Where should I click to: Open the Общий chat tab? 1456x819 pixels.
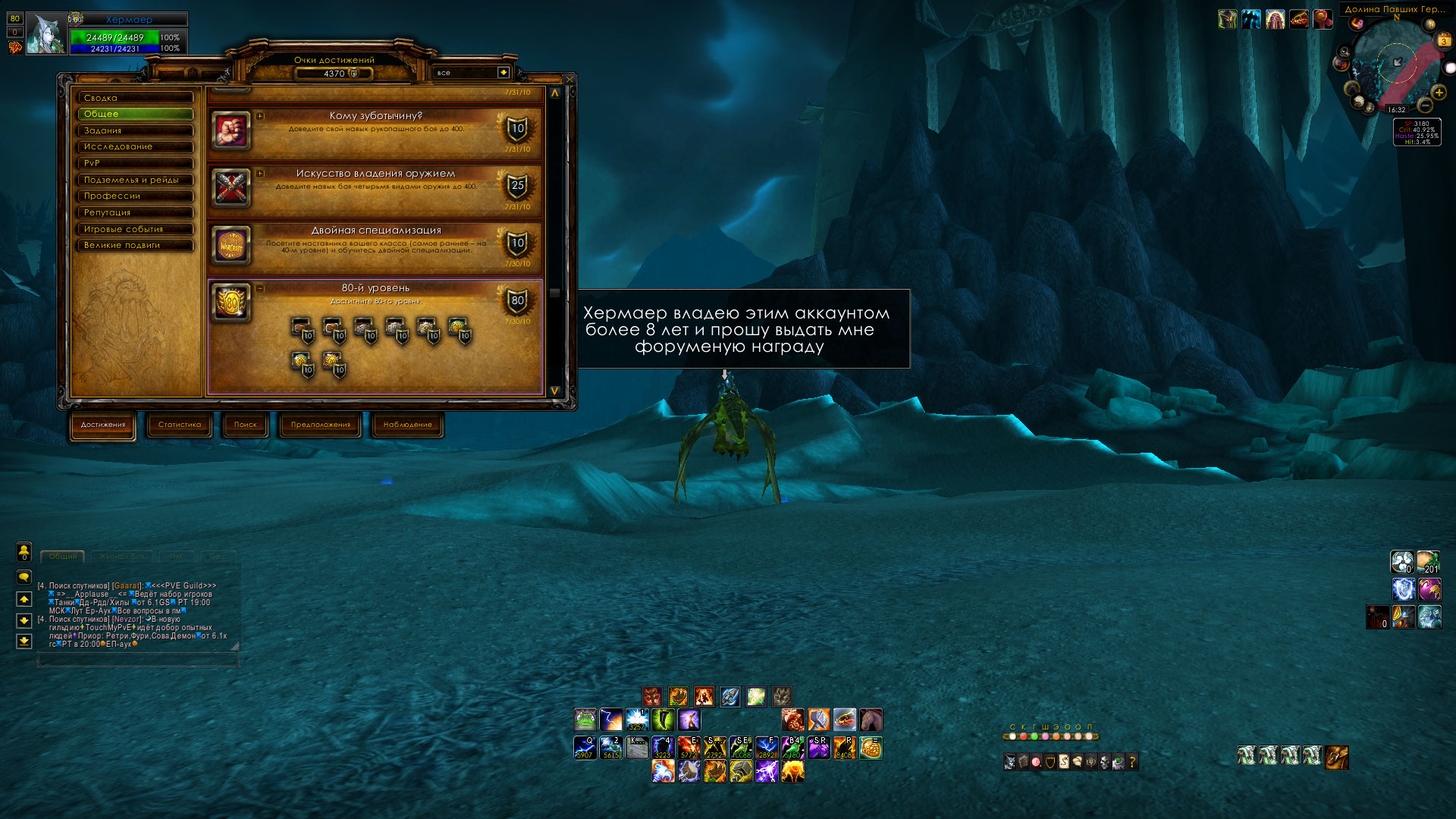63,557
